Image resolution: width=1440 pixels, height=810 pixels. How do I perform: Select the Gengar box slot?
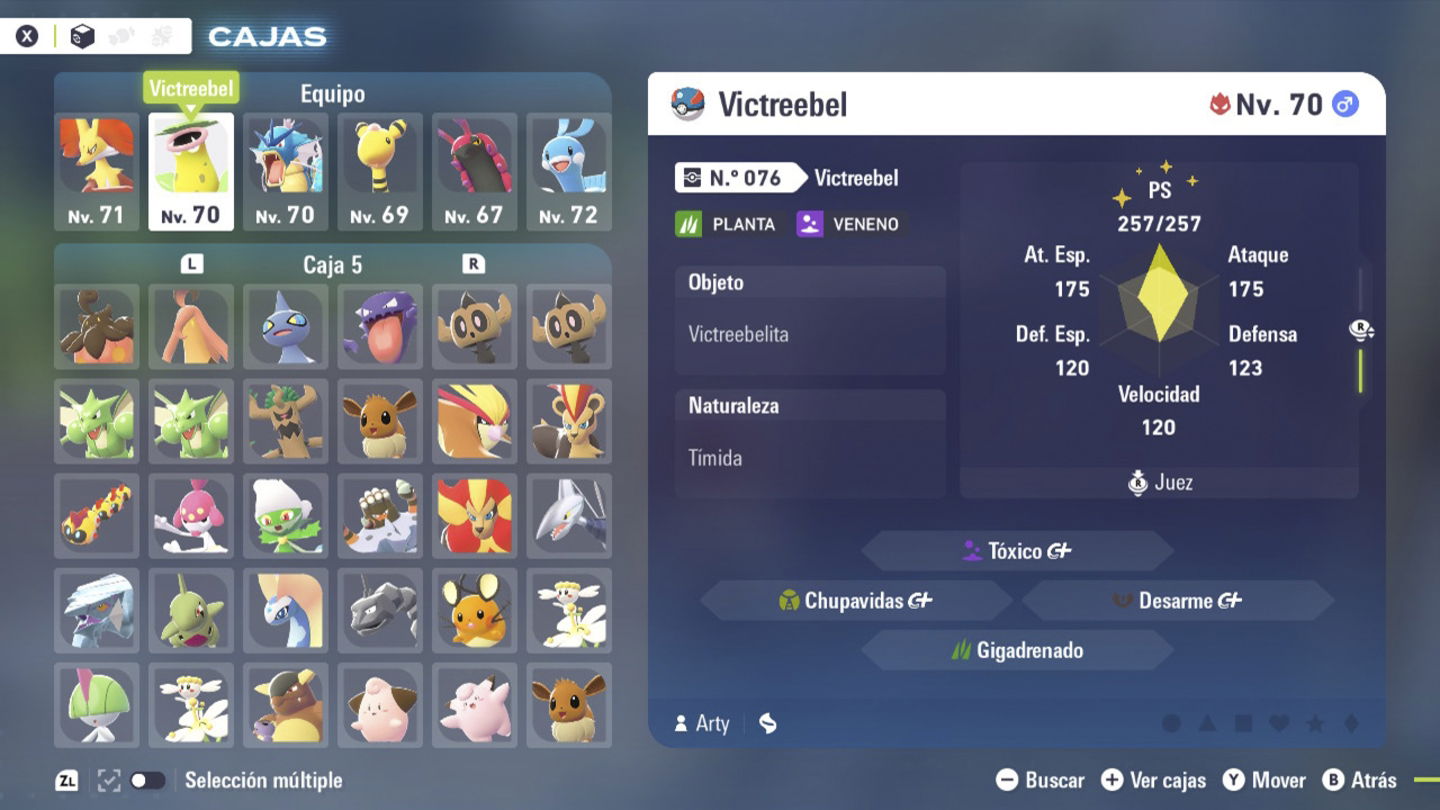tap(380, 327)
